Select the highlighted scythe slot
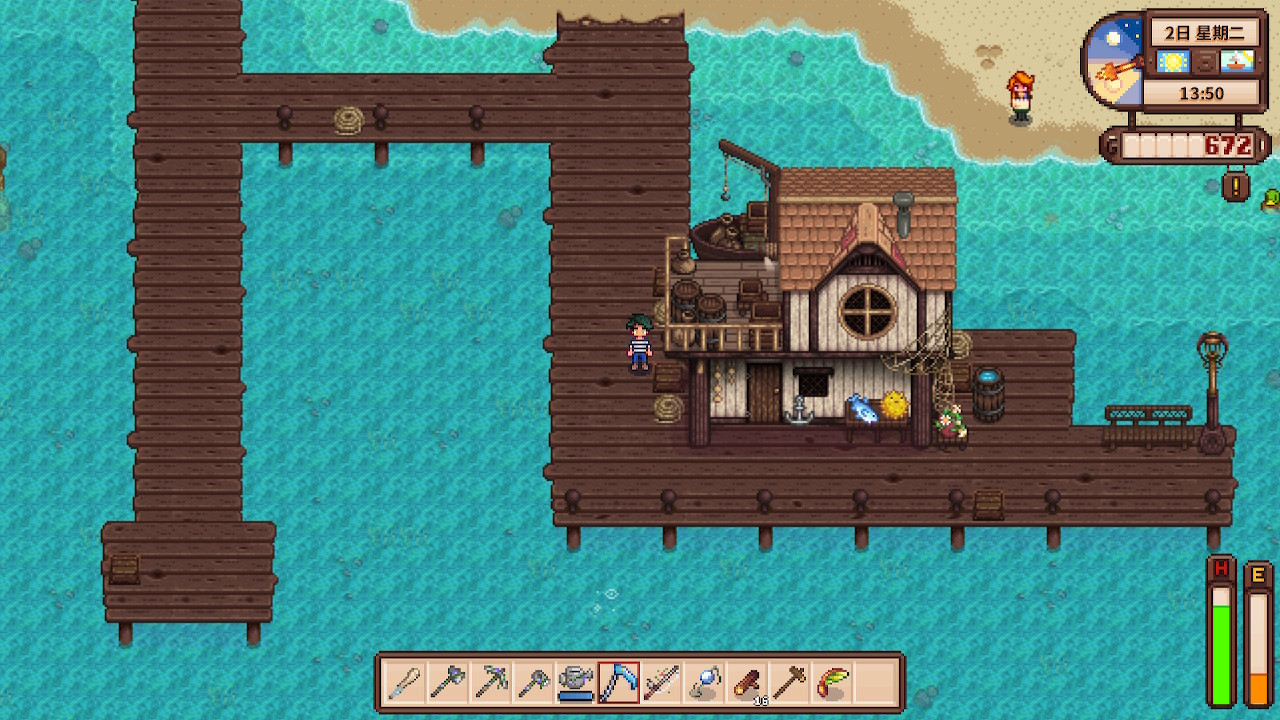The image size is (1280, 720). coord(619,683)
